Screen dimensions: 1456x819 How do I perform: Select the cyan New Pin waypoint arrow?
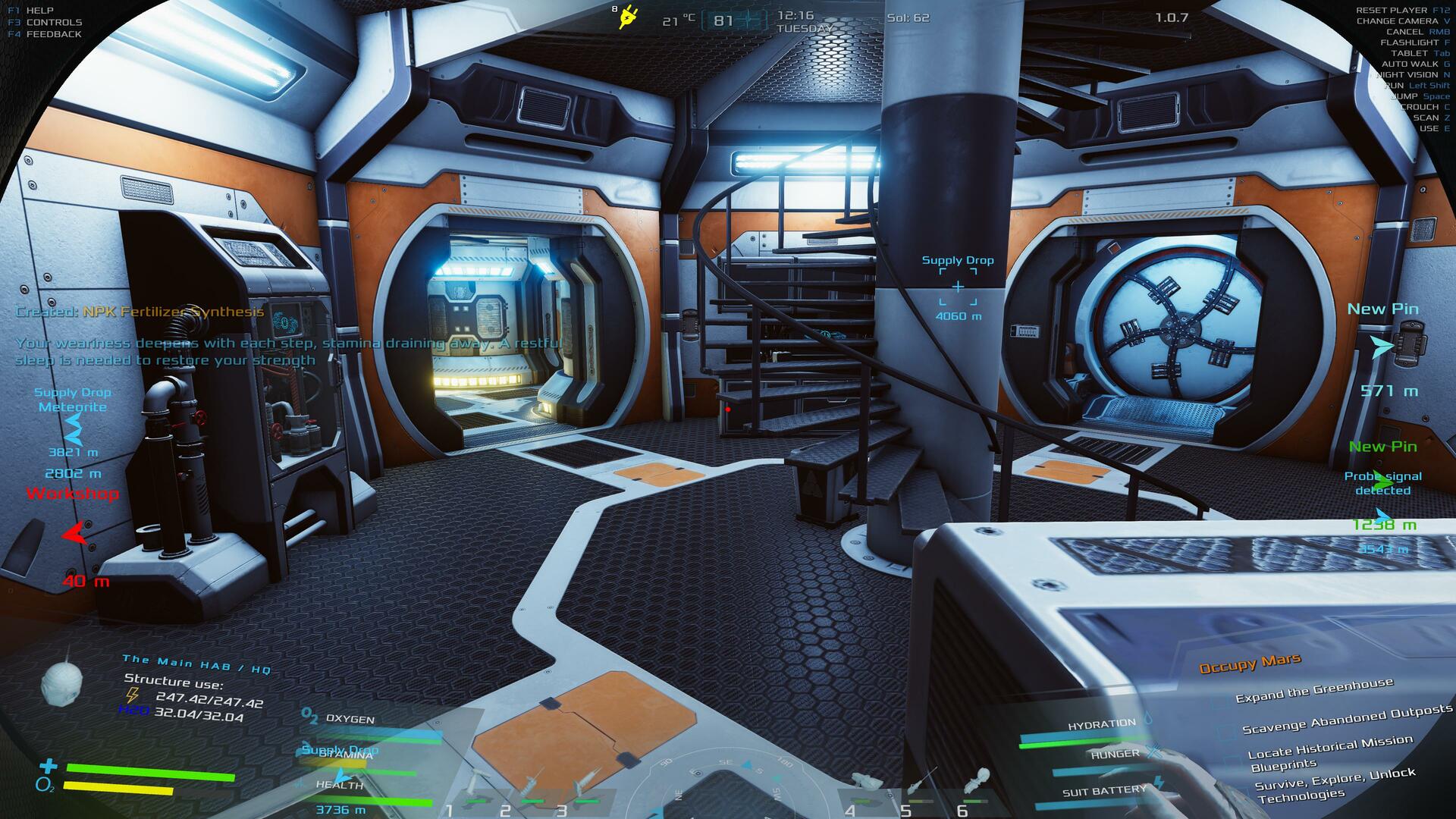point(1382,347)
